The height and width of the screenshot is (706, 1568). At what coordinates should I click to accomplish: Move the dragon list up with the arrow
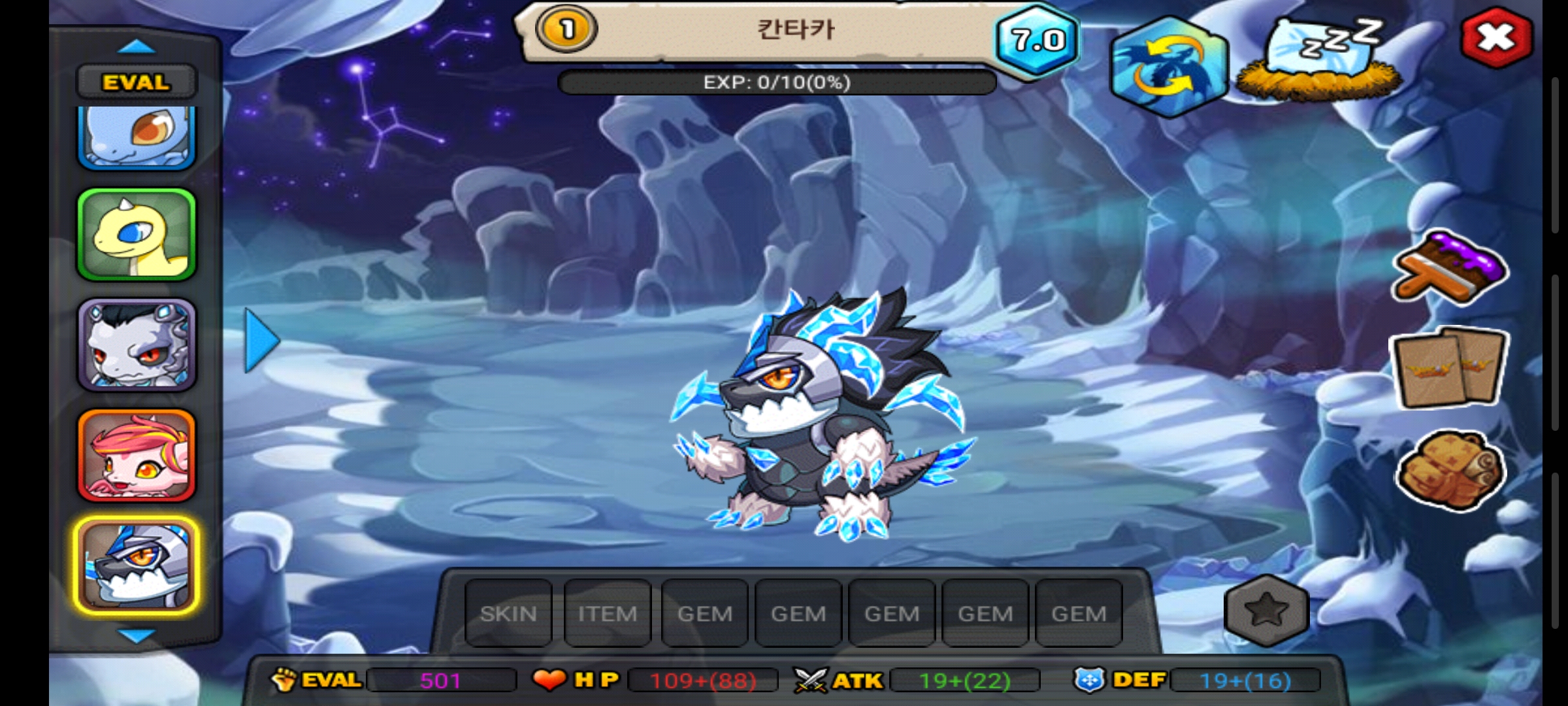(136, 47)
